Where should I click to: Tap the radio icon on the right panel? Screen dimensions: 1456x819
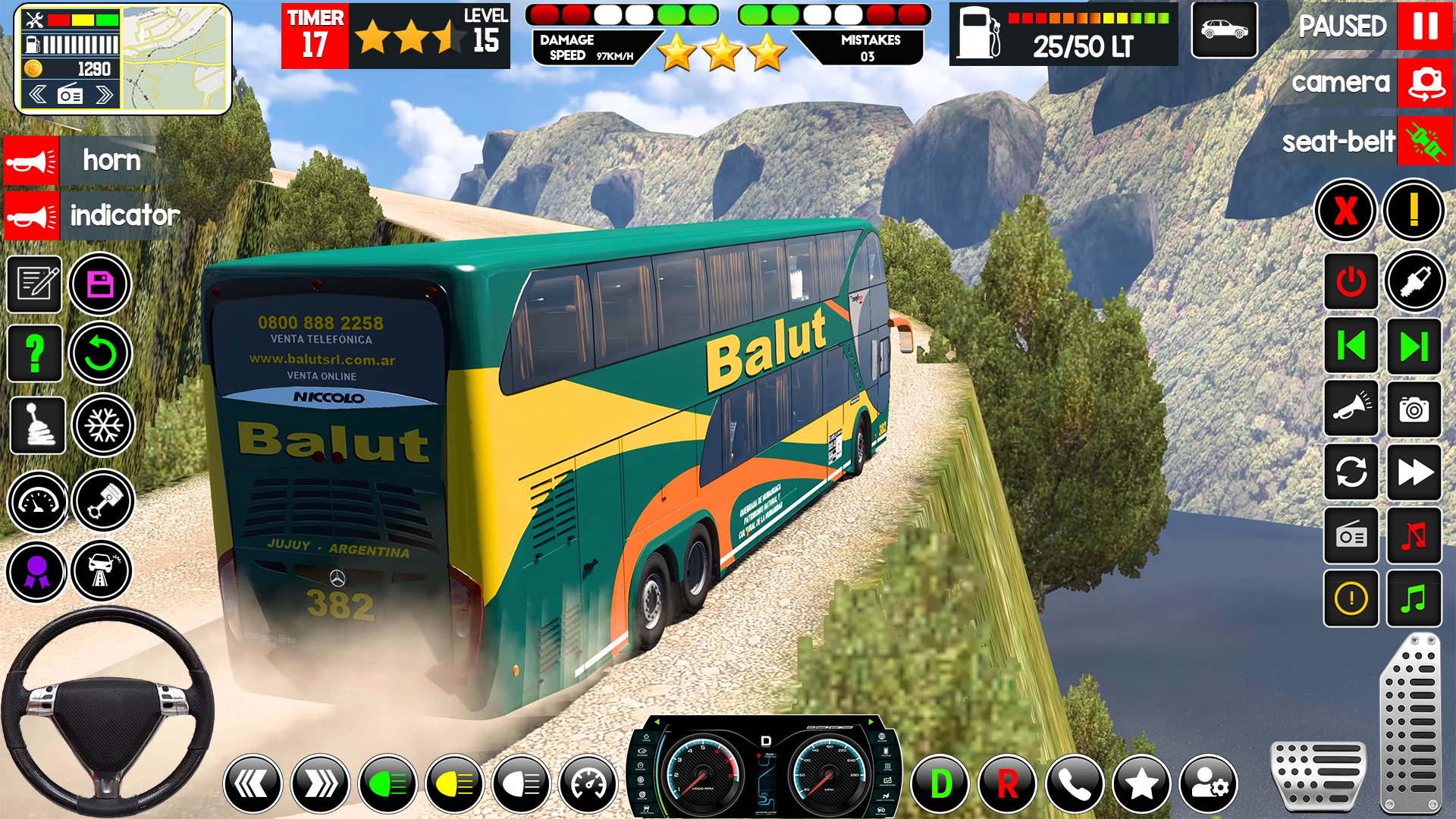(x=1351, y=536)
